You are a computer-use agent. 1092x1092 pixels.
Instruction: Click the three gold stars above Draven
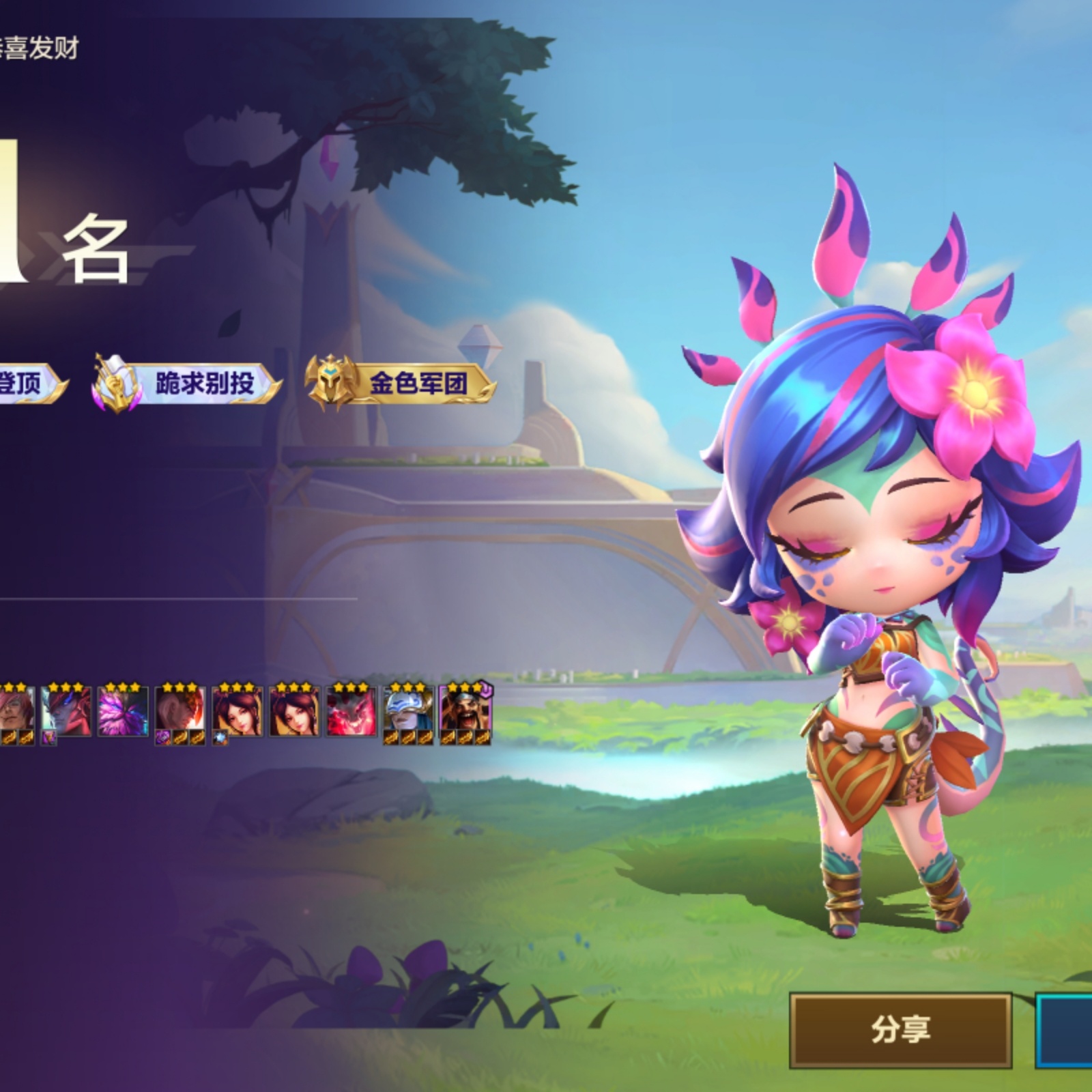[463, 688]
